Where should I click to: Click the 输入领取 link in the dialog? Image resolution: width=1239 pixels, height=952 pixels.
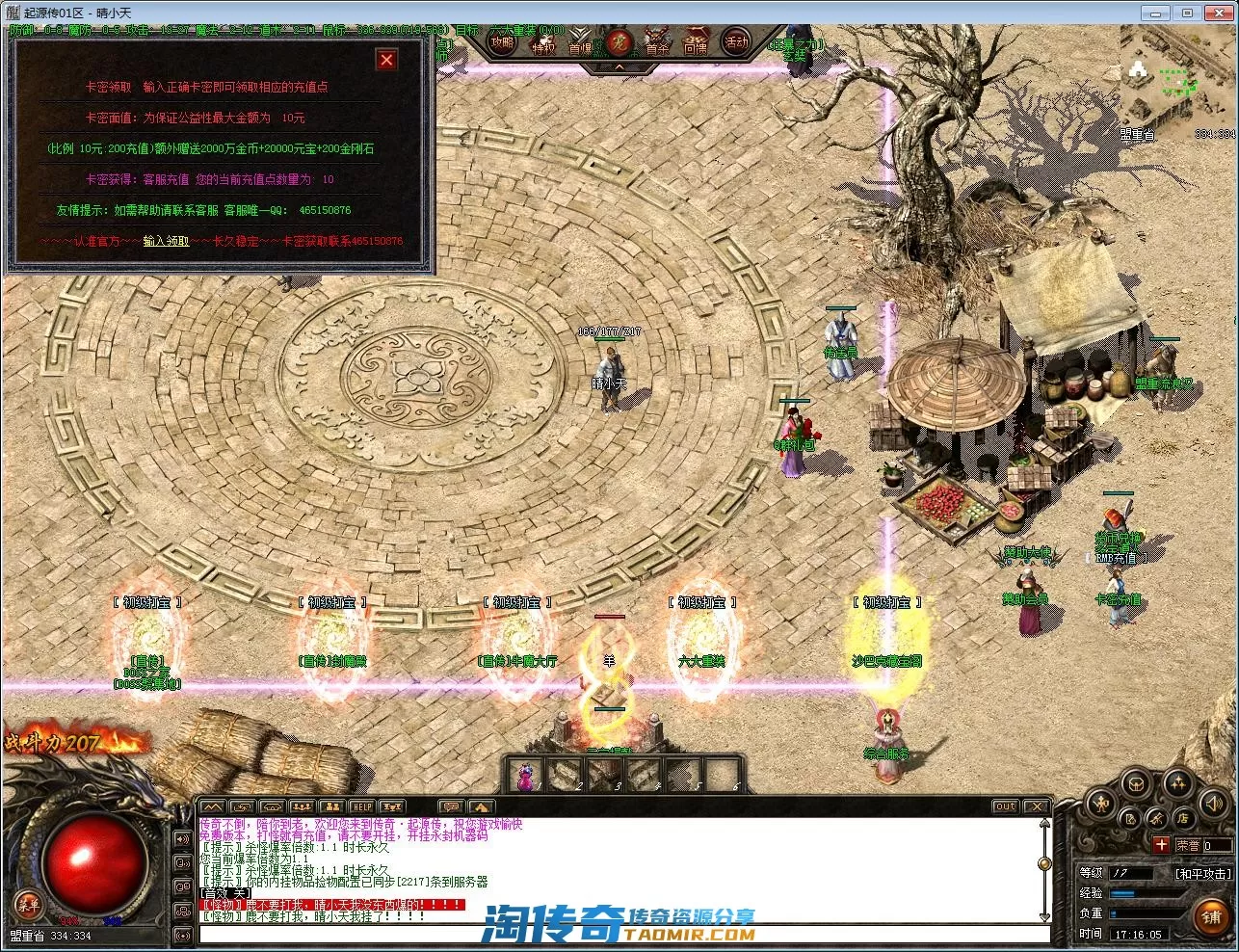pyautogui.click(x=166, y=241)
